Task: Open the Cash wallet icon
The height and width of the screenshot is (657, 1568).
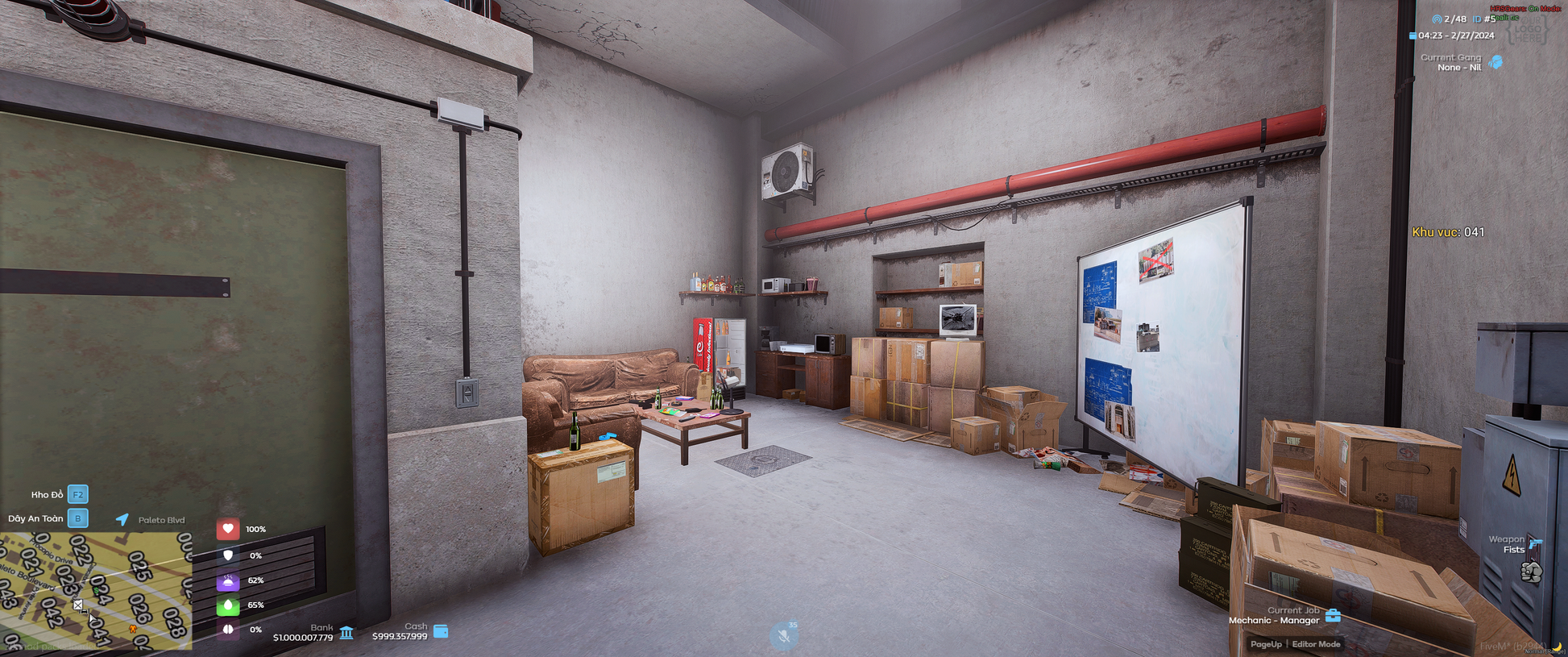Action: 441,631
